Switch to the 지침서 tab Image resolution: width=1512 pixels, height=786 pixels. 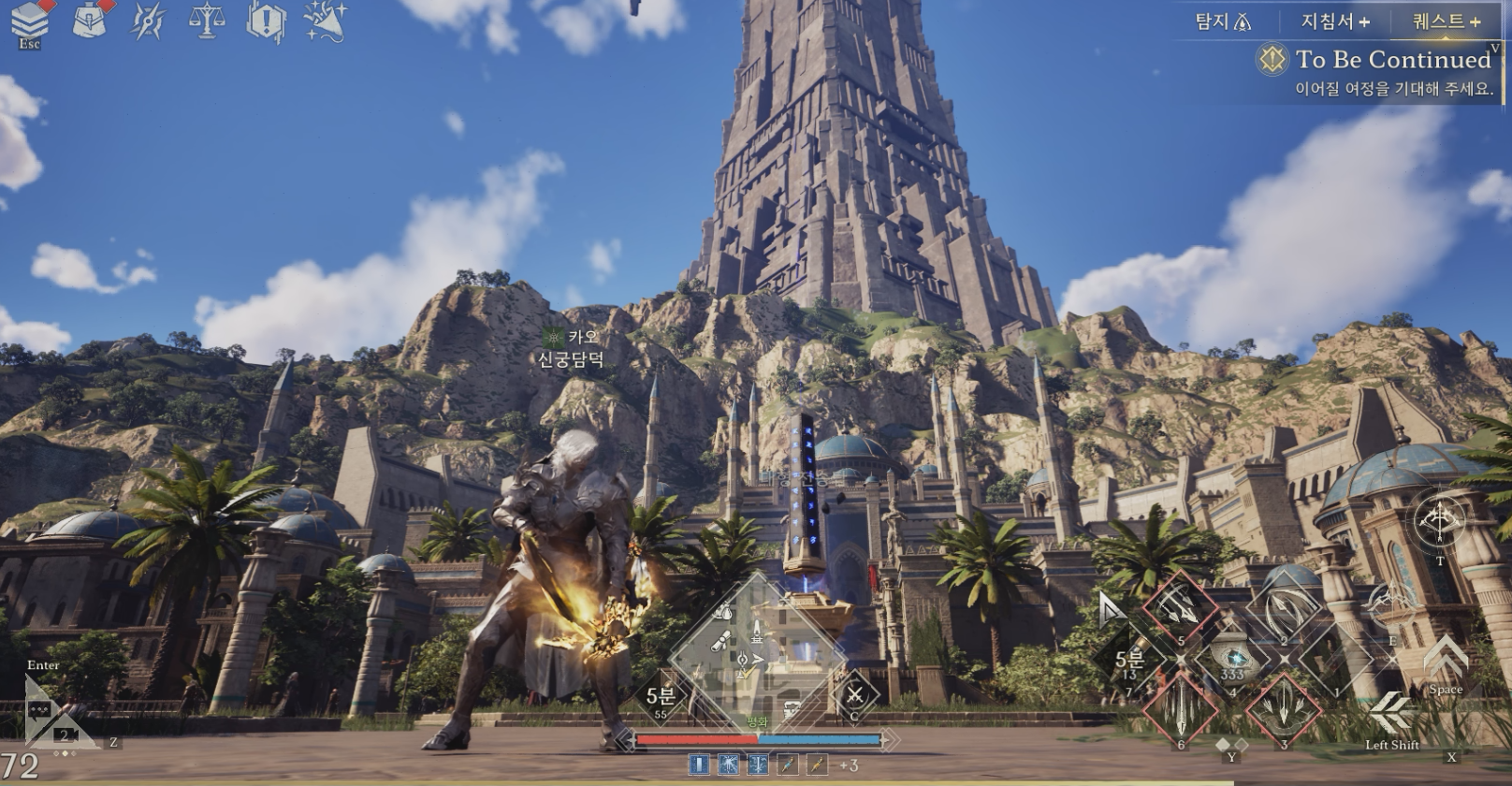1334,21
